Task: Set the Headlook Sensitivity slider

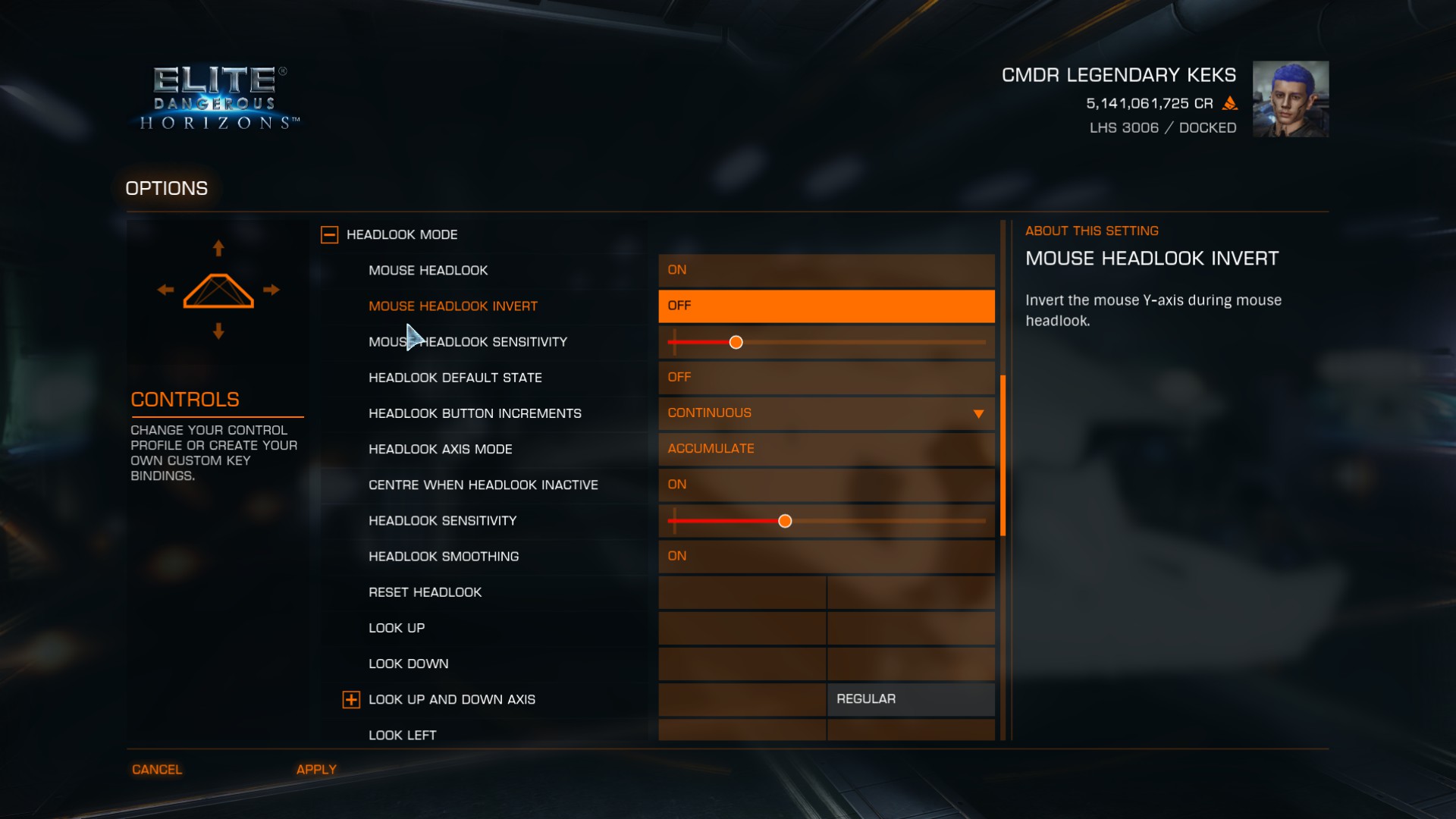Action: (785, 521)
